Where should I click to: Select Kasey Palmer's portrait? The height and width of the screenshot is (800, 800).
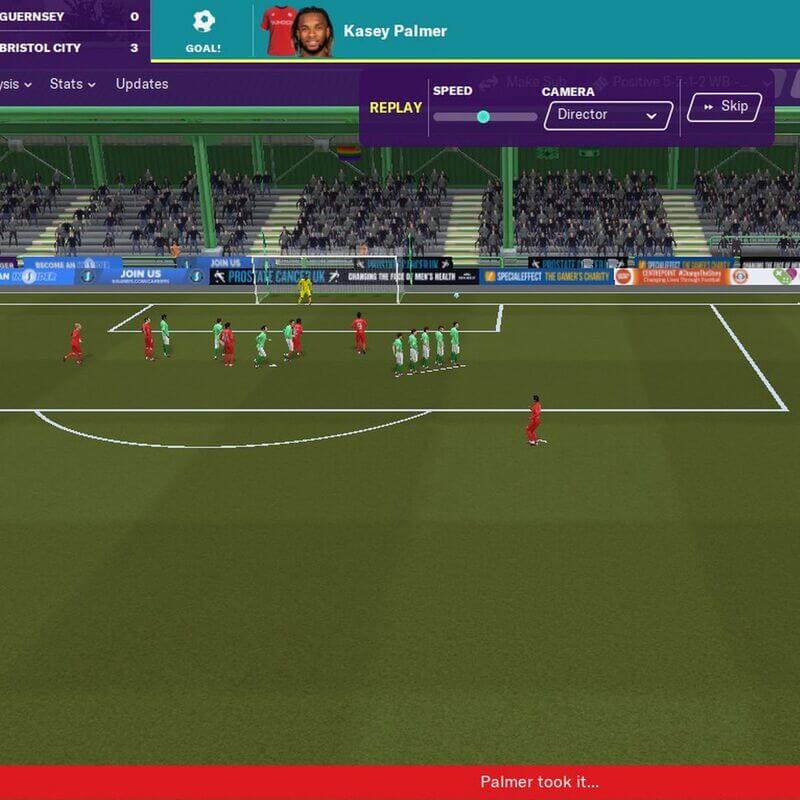(x=312, y=32)
